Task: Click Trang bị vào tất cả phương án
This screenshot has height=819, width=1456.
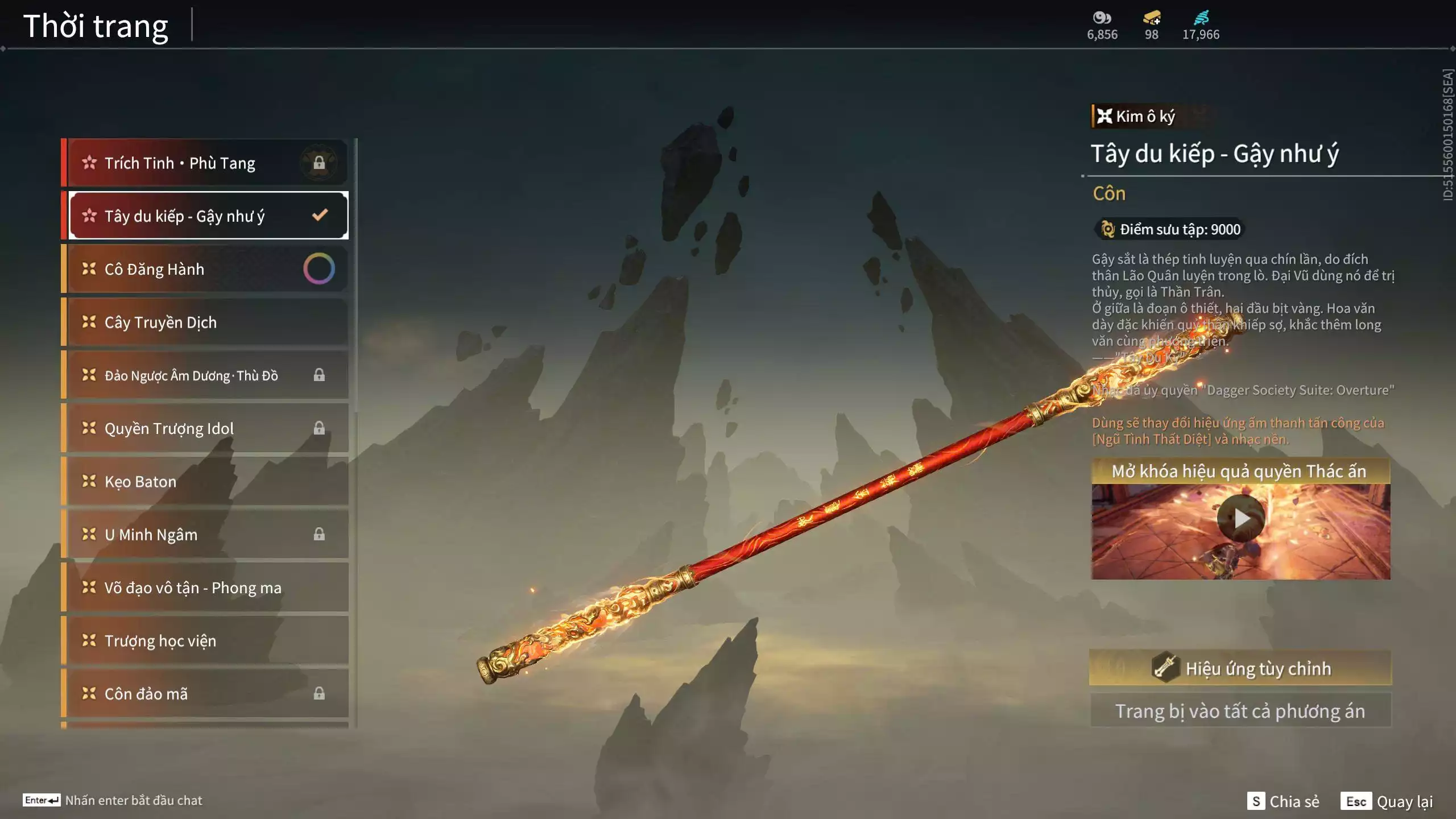Action: [x=1240, y=711]
